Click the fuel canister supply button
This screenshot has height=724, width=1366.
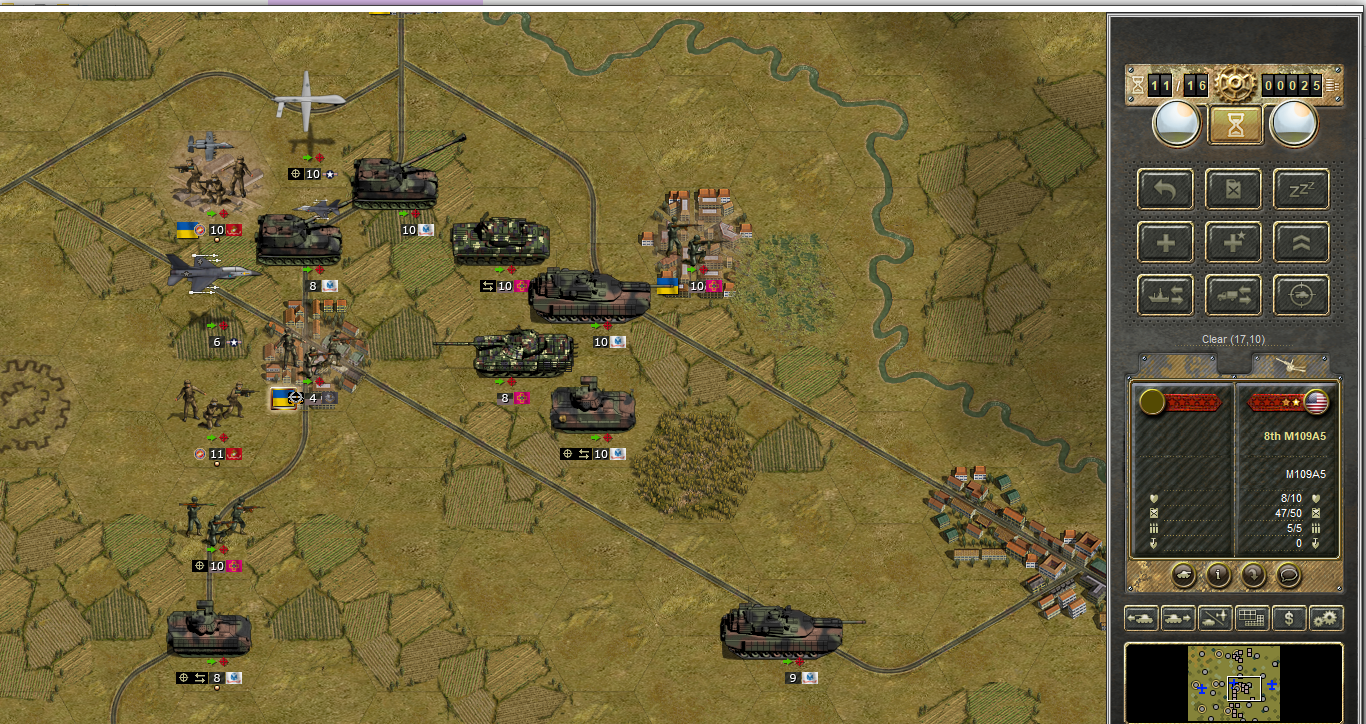tap(1233, 189)
